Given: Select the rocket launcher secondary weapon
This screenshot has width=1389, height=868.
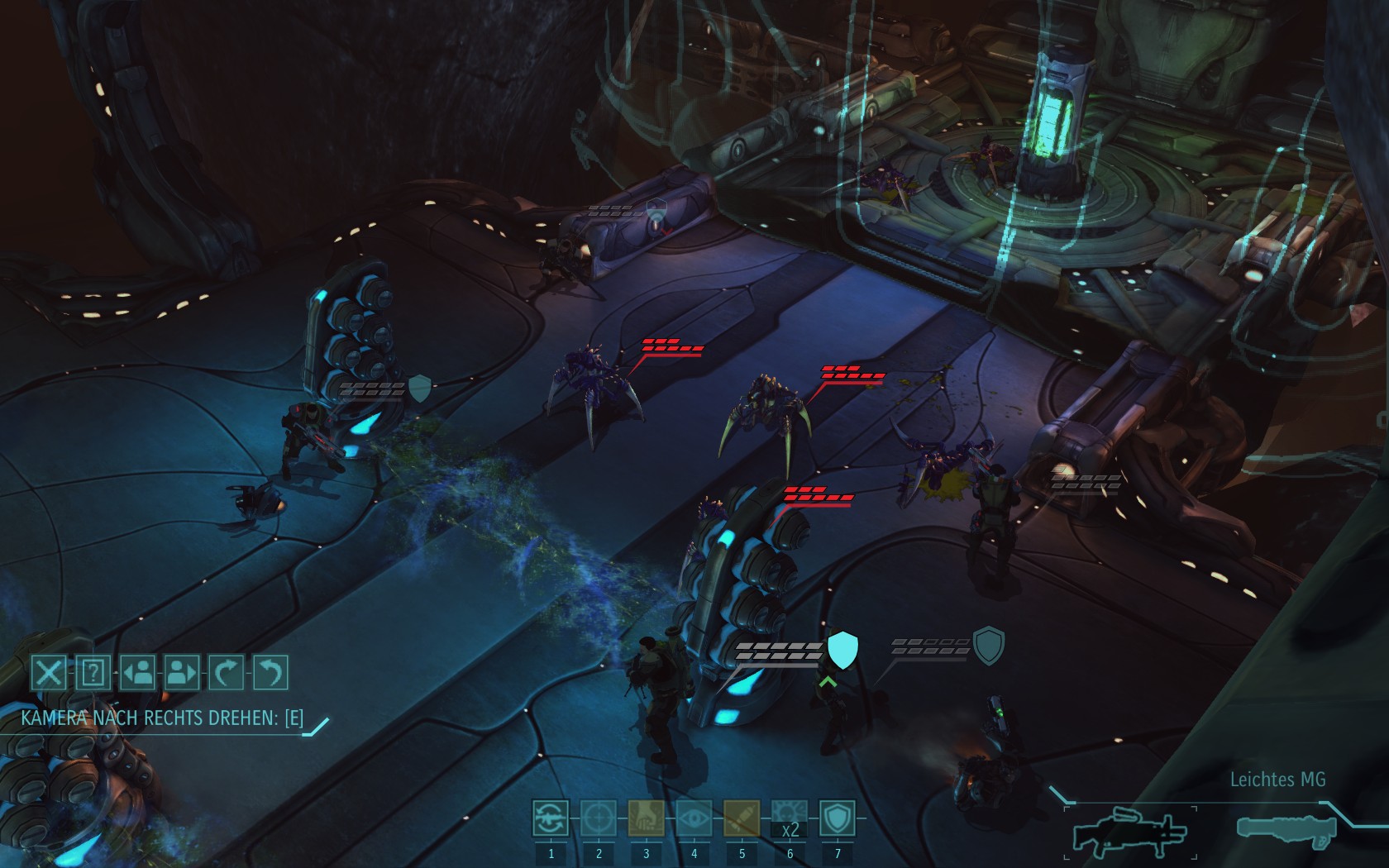Looking at the screenshot, I should [x=1286, y=829].
